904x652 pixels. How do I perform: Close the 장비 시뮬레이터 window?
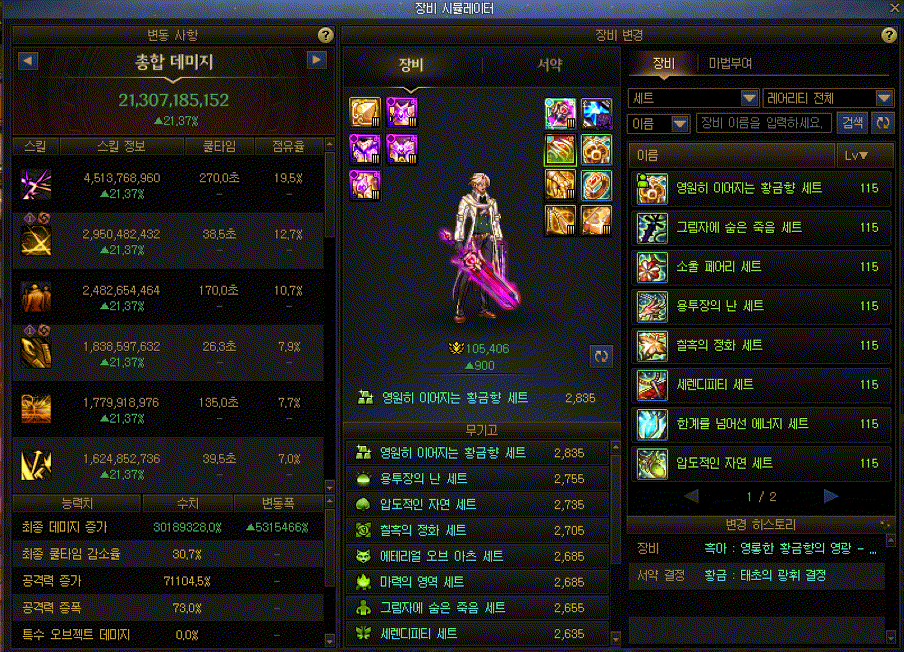point(894,9)
